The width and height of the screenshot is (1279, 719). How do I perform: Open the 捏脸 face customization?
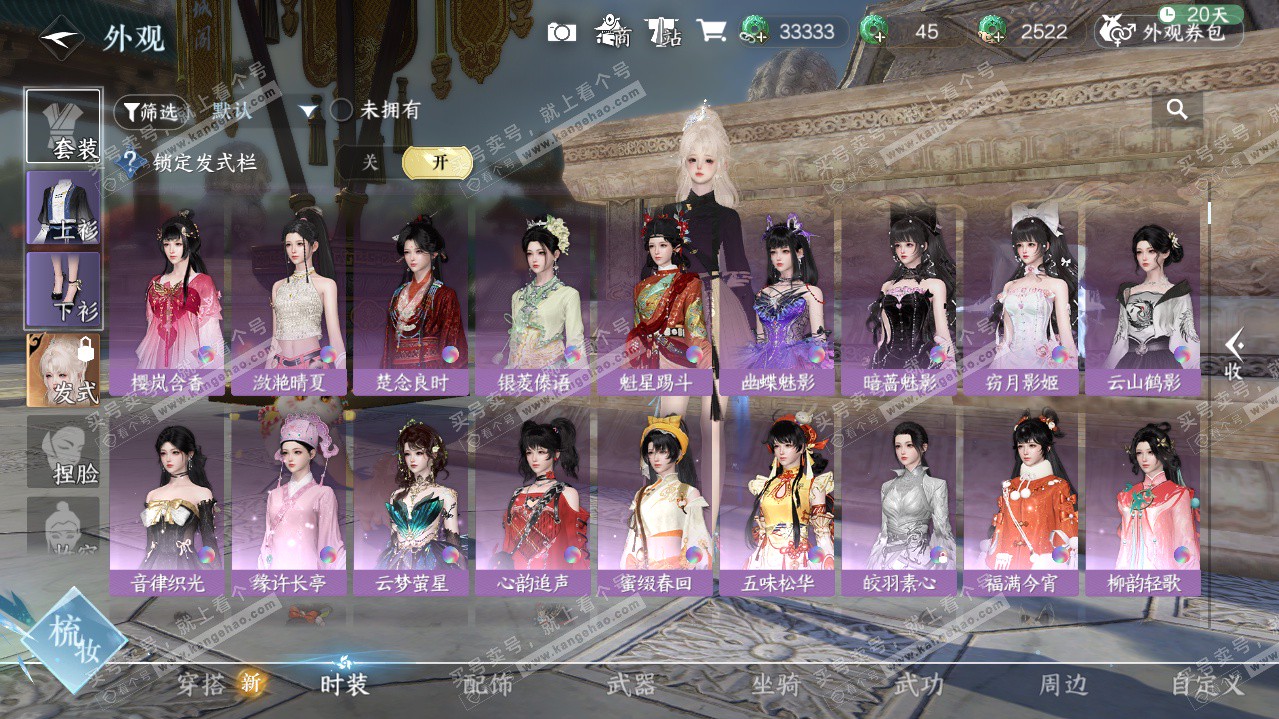63,451
